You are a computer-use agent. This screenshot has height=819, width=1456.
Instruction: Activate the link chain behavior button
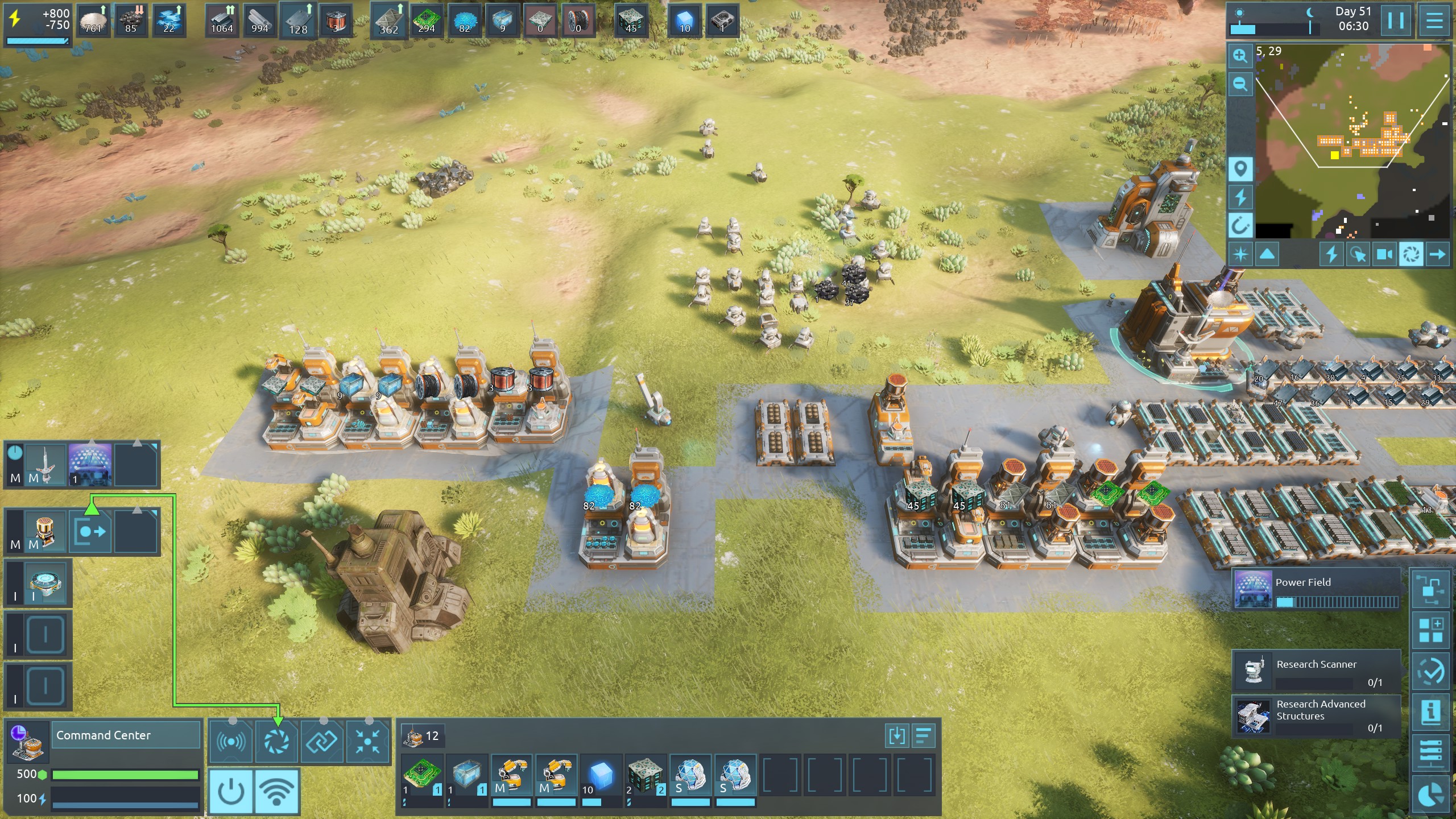(x=322, y=741)
